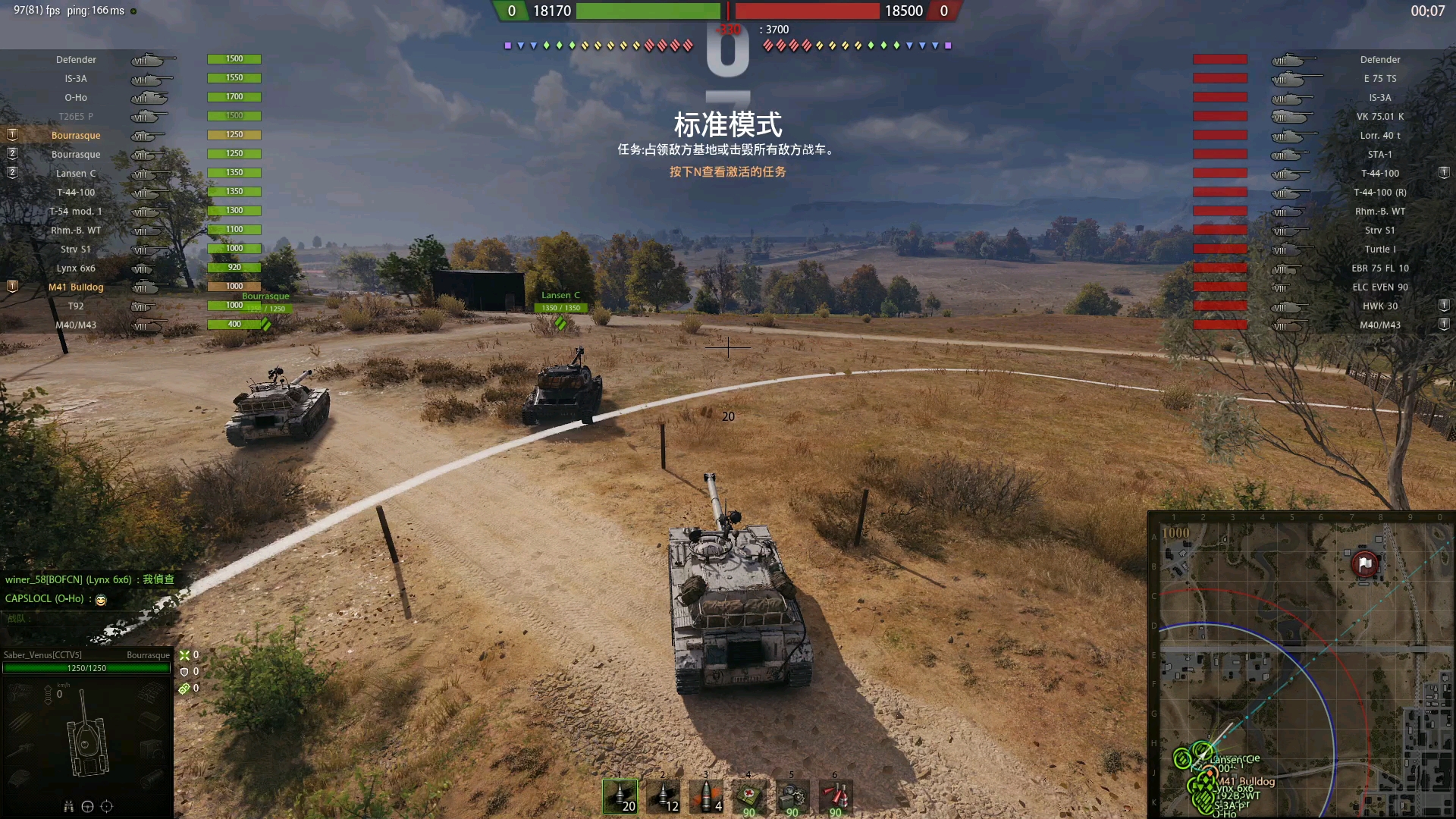Use the repair kit consumable
The image size is (1456, 819).
[792, 798]
